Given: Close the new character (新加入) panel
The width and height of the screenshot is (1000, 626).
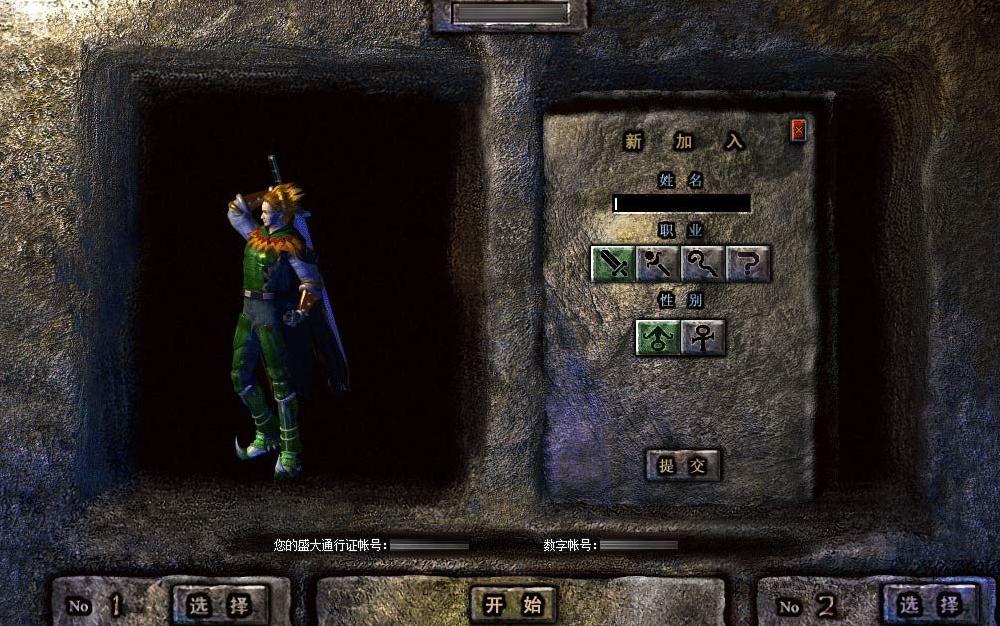Looking at the screenshot, I should [x=798, y=129].
